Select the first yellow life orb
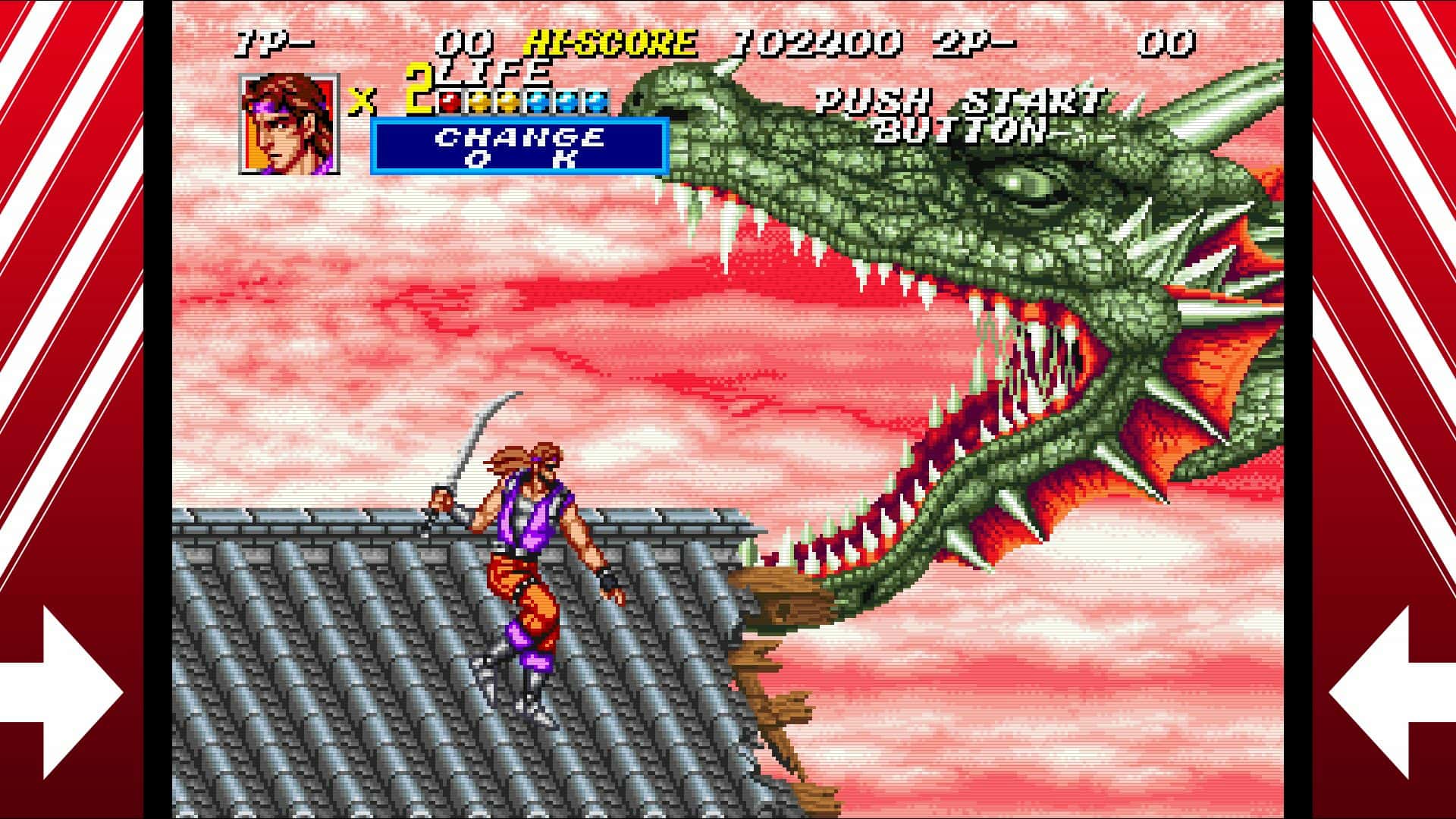This screenshot has width=1456, height=819. click(x=479, y=102)
